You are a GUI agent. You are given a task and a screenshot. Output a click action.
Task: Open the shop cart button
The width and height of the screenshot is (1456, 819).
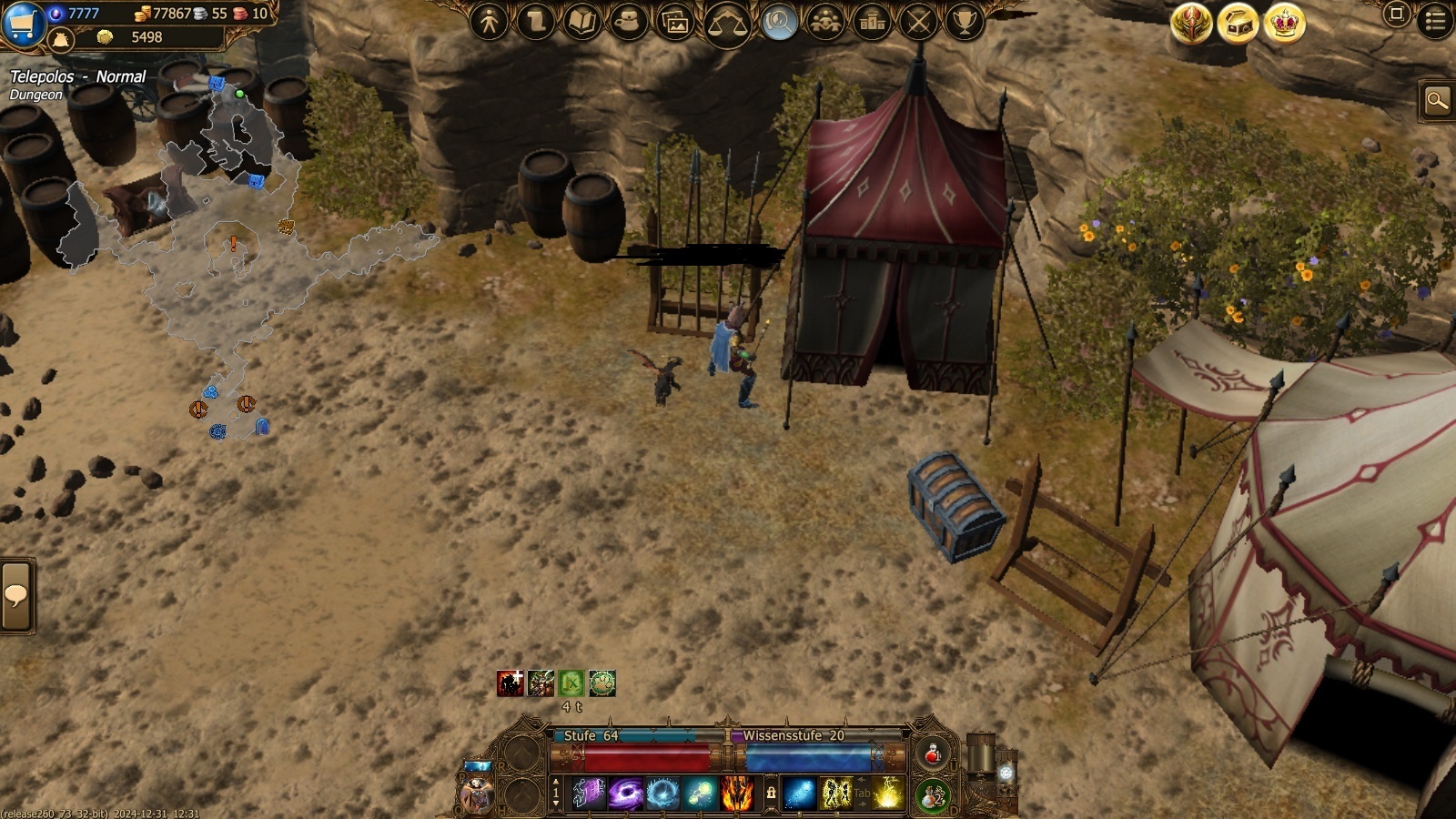pos(22,23)
